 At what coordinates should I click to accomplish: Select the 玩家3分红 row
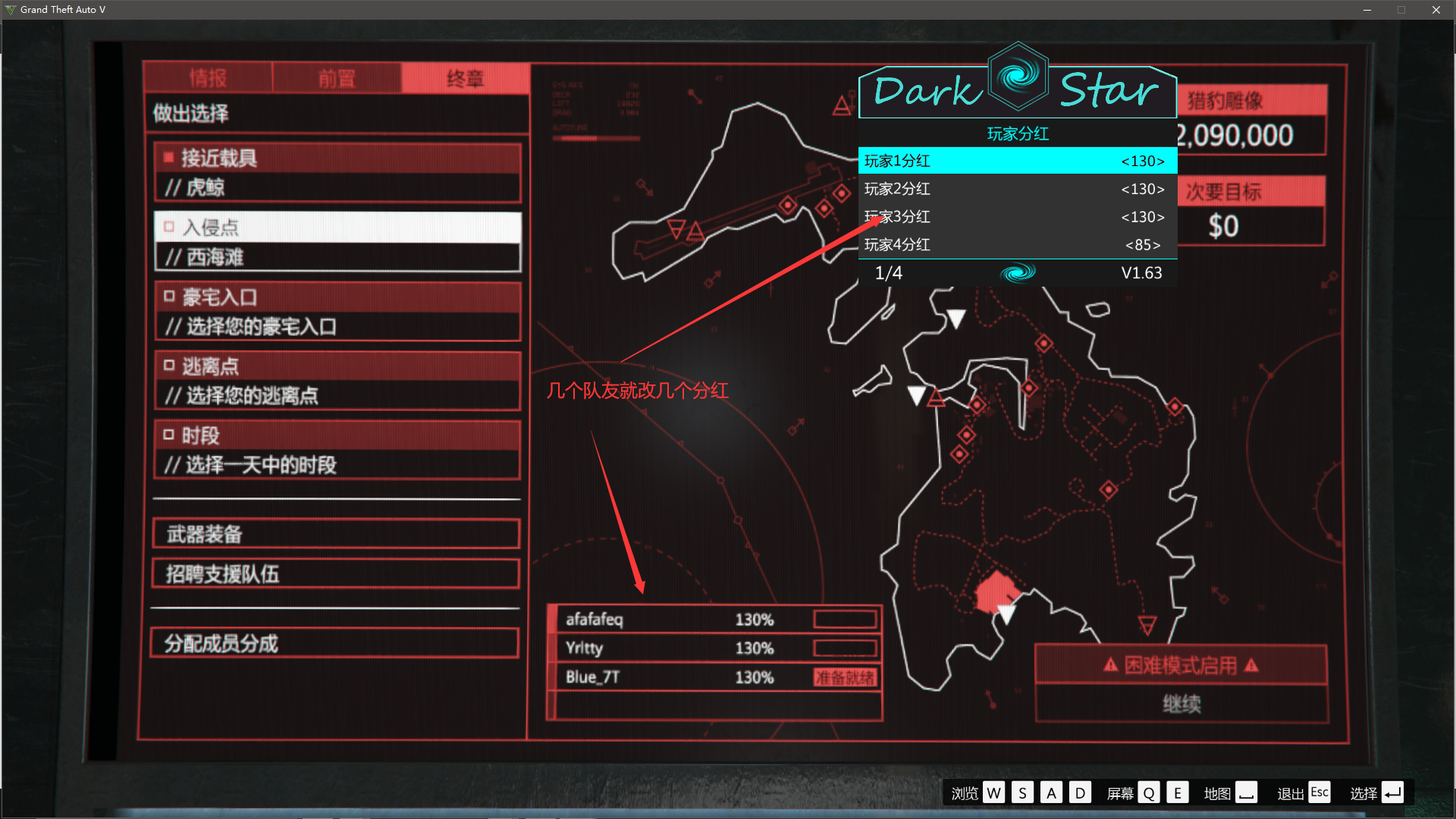tap(1017, 217)
